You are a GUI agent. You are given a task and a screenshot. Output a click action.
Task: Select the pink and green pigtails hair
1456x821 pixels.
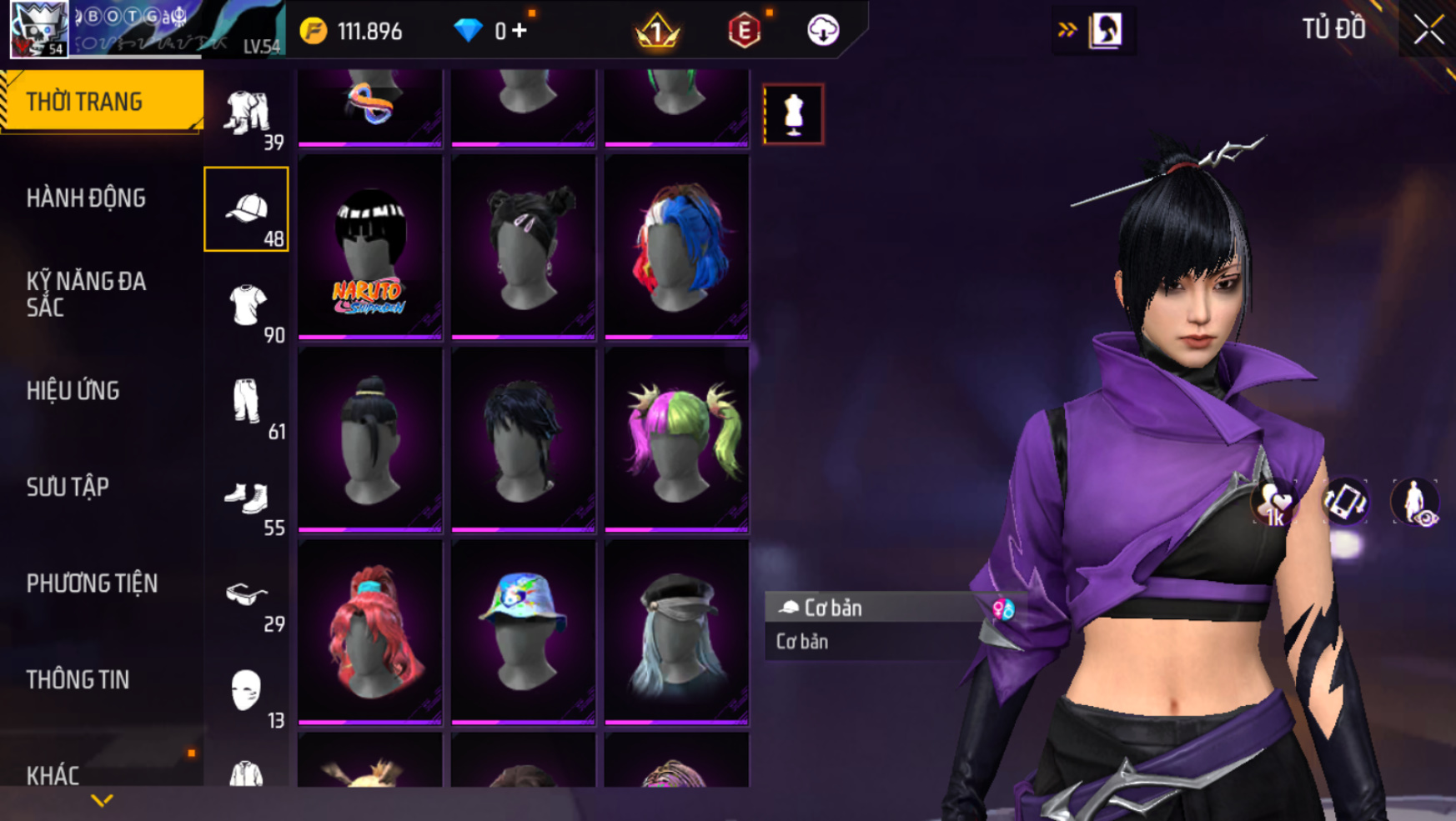676,440
